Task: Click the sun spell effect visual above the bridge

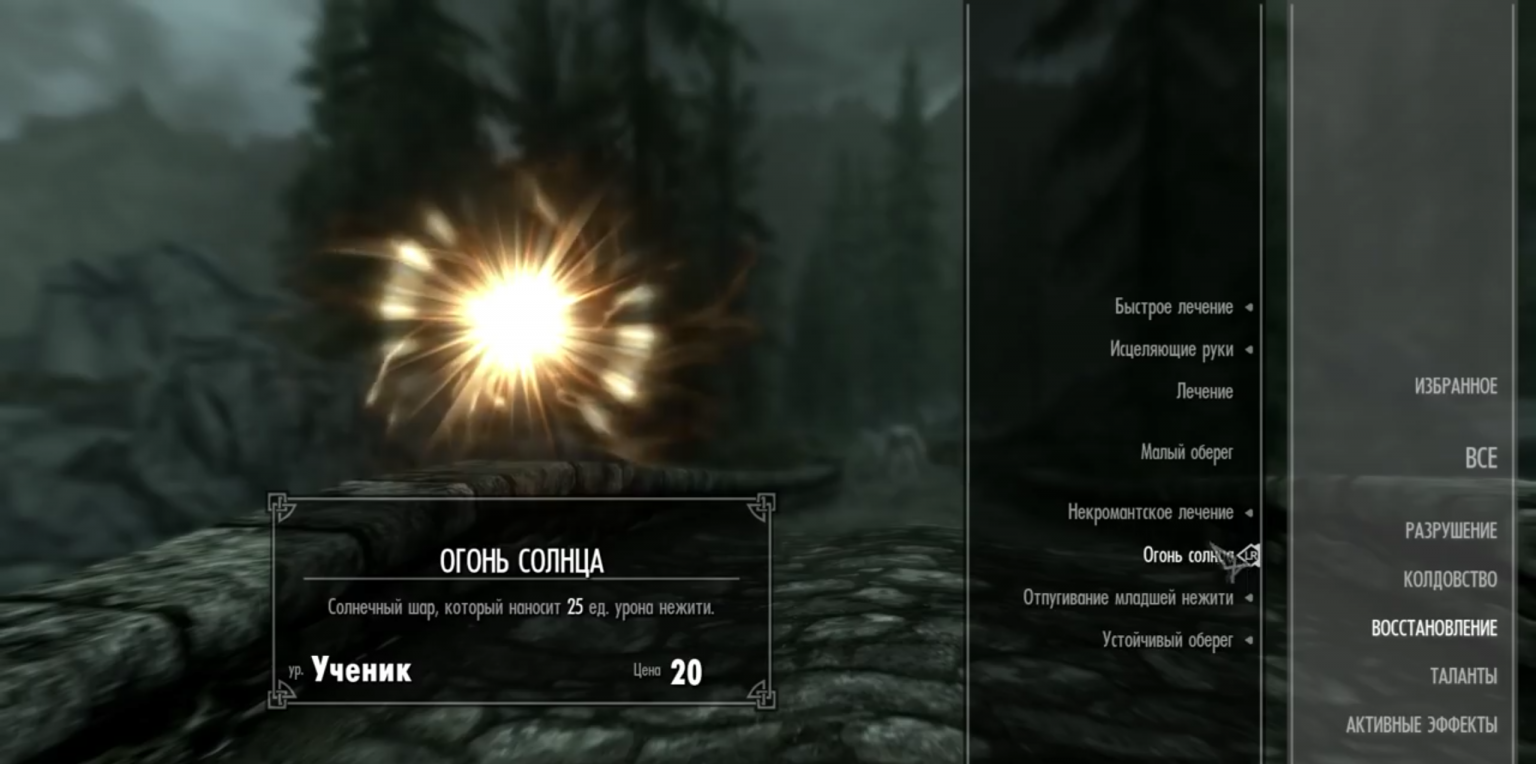Action: (512, 310)
